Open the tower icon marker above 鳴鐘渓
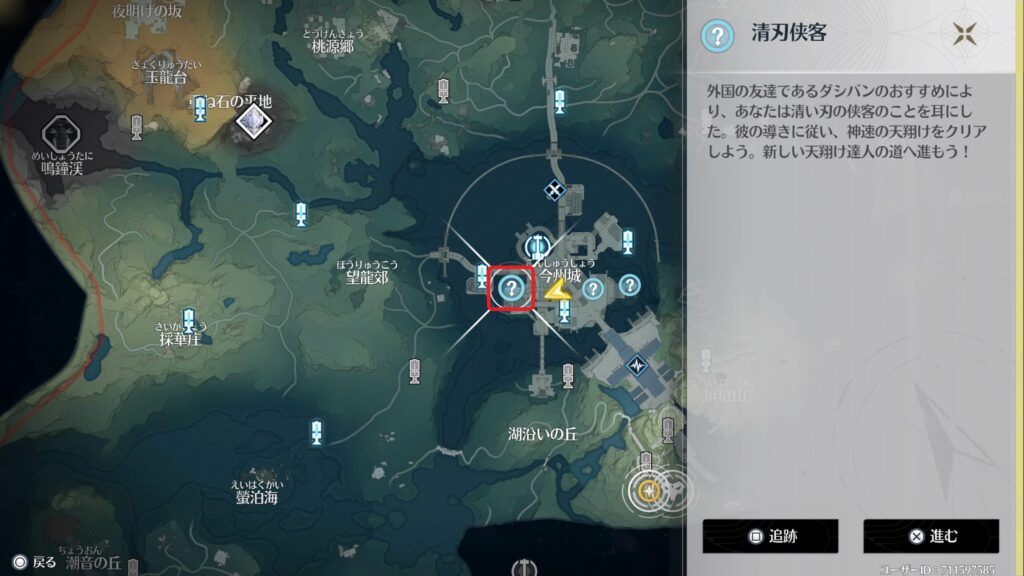1024x576 pixels. [x=59, y=133]
